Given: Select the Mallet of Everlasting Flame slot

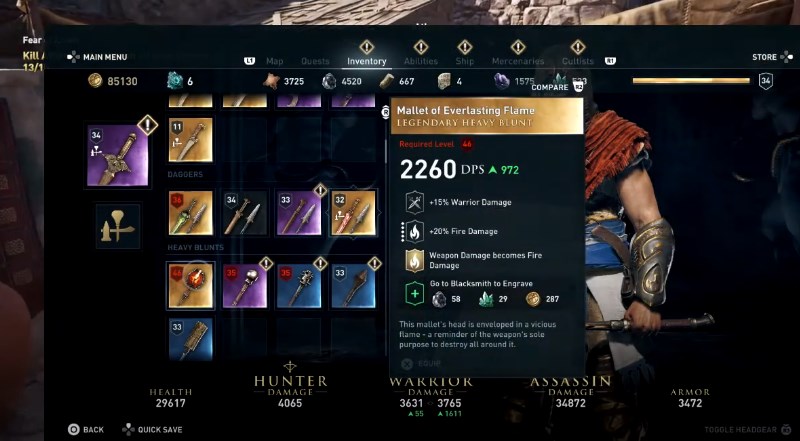Looking at the screenshot, I should [x=190, y=285].
